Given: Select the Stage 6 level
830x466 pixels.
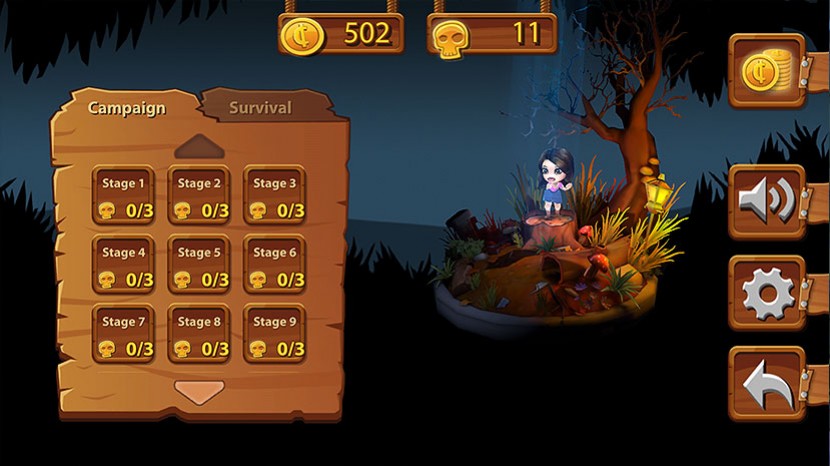Looking at the screenshot, I should pyautogui.click(x=274, y=265).
